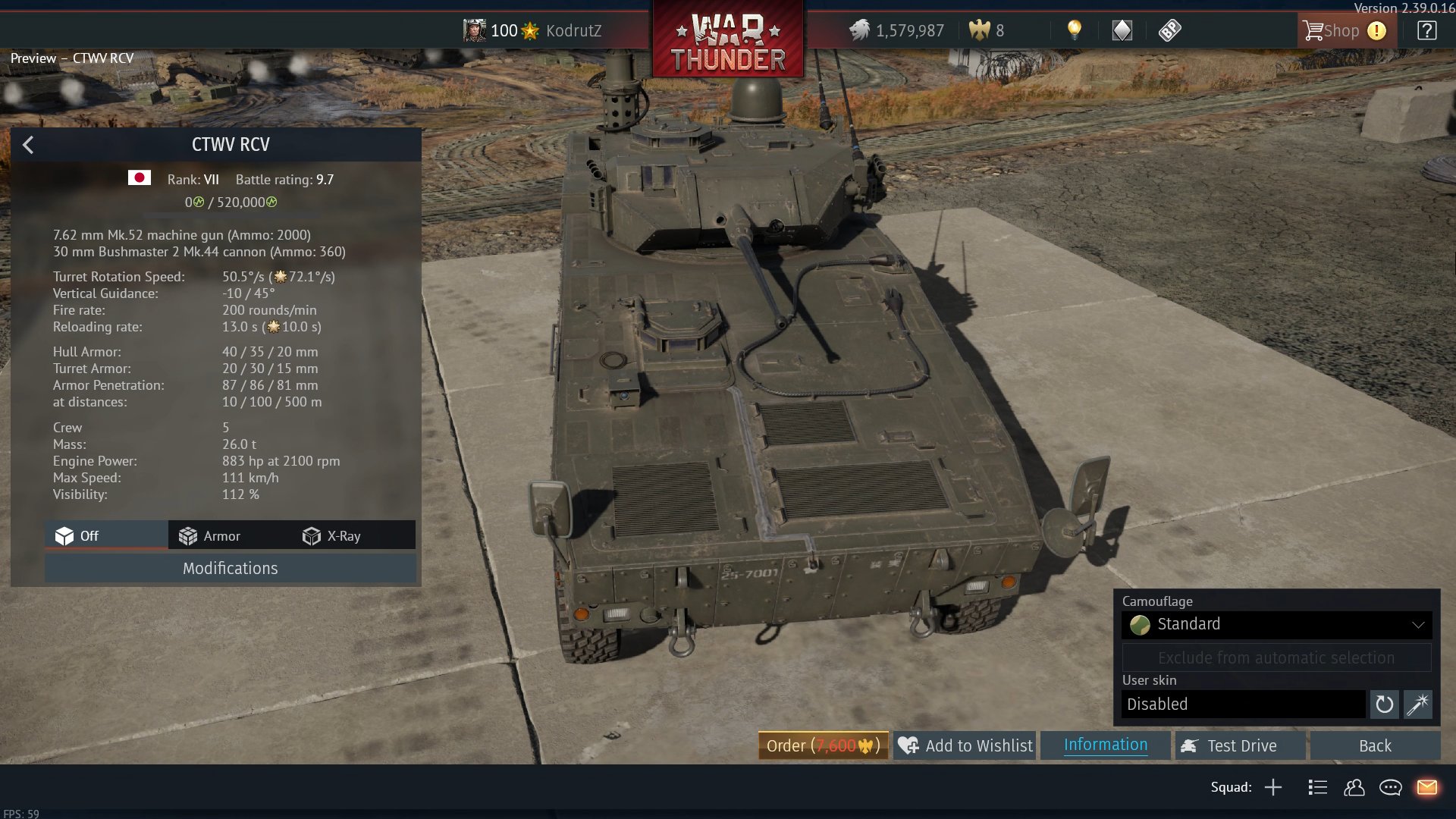
Task: Refresh the user skin list
Action: pyautogui.click(x=1384, y=704)
